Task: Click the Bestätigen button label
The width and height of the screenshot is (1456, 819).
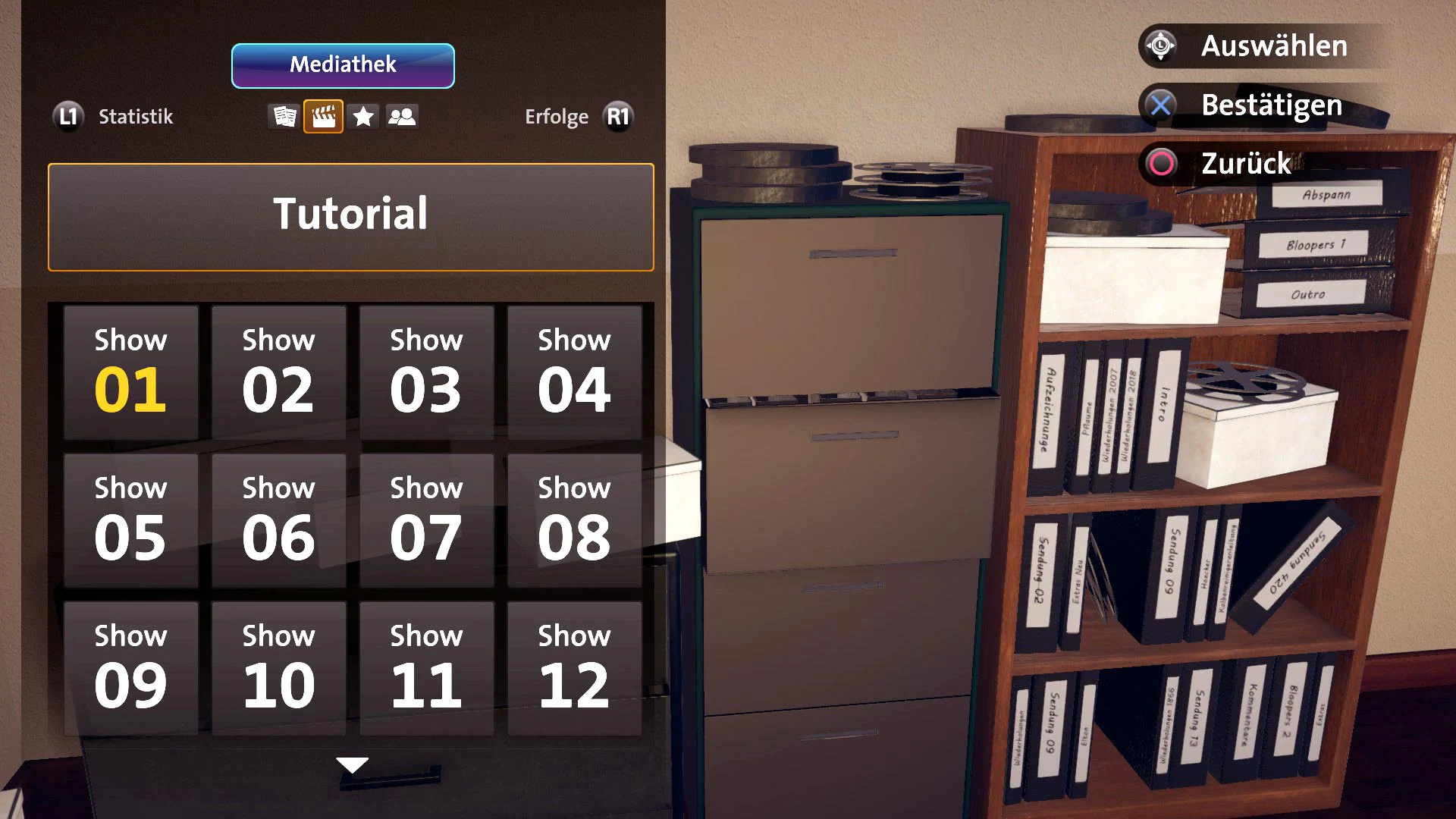Action: pyautogui.click(x=1271, y=105)
